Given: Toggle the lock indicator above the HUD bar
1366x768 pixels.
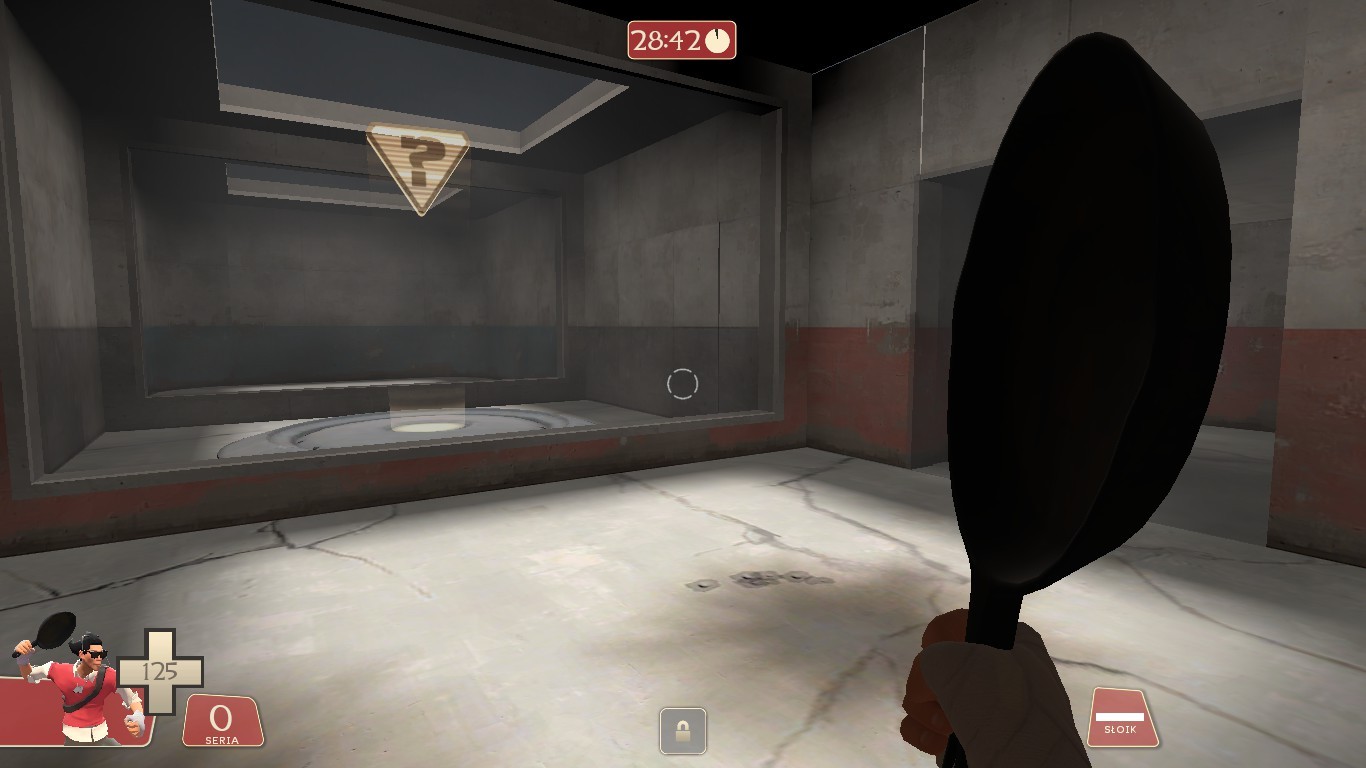Looking at the screenshot, I should [683, 732].
